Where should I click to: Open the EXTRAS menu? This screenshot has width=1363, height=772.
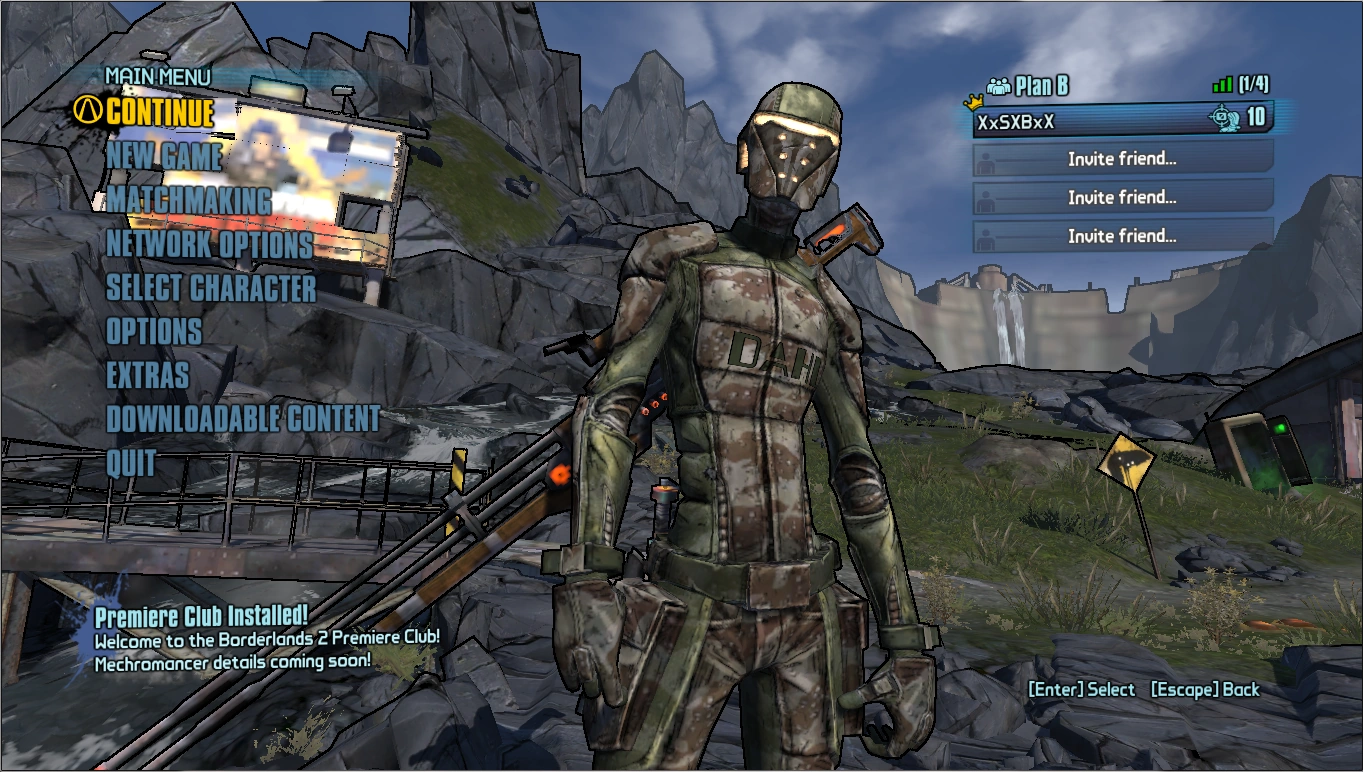pyautogui.click(x=147, y=376)
